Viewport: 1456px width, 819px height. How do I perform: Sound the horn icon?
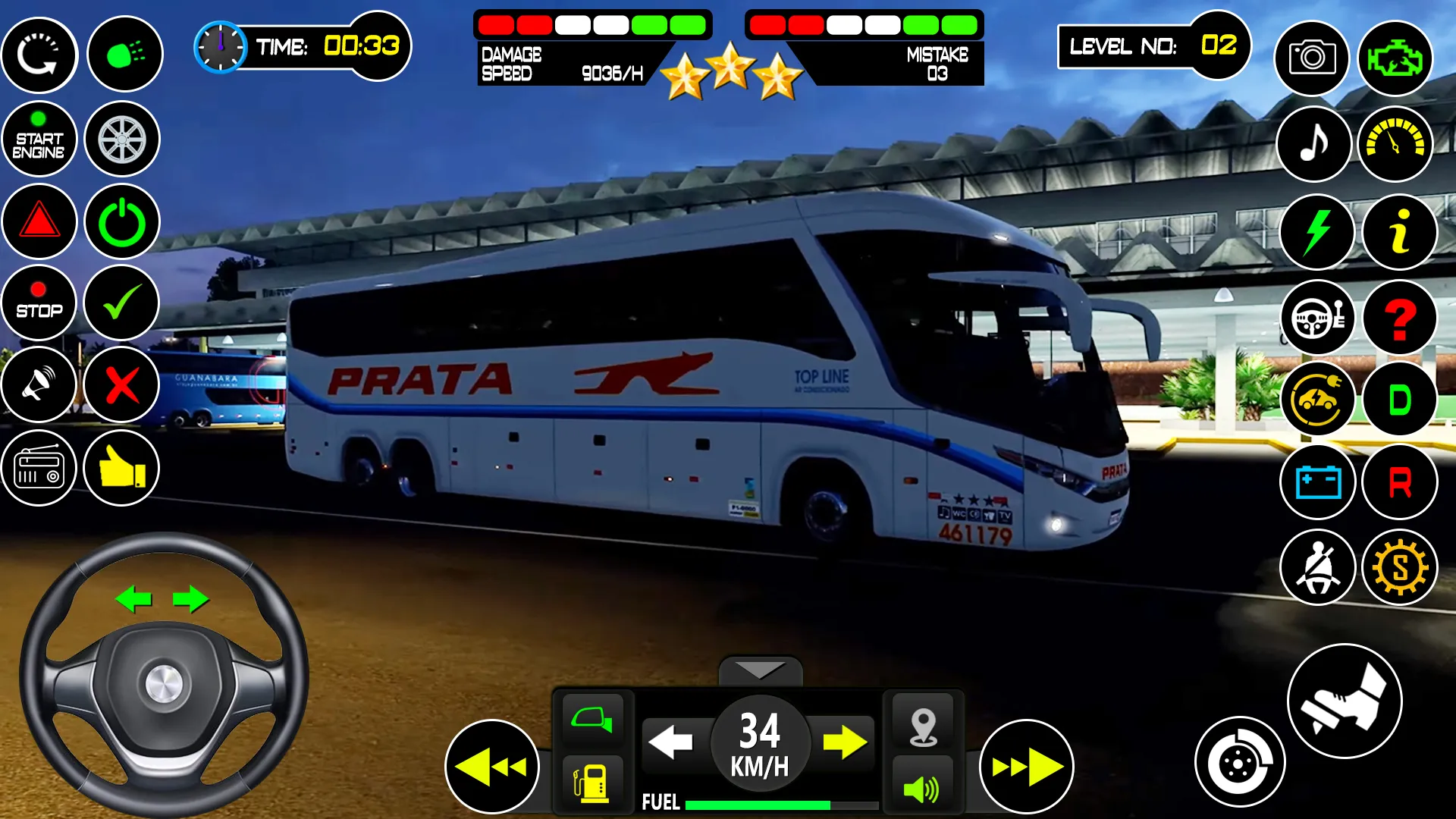click(39, 384)
